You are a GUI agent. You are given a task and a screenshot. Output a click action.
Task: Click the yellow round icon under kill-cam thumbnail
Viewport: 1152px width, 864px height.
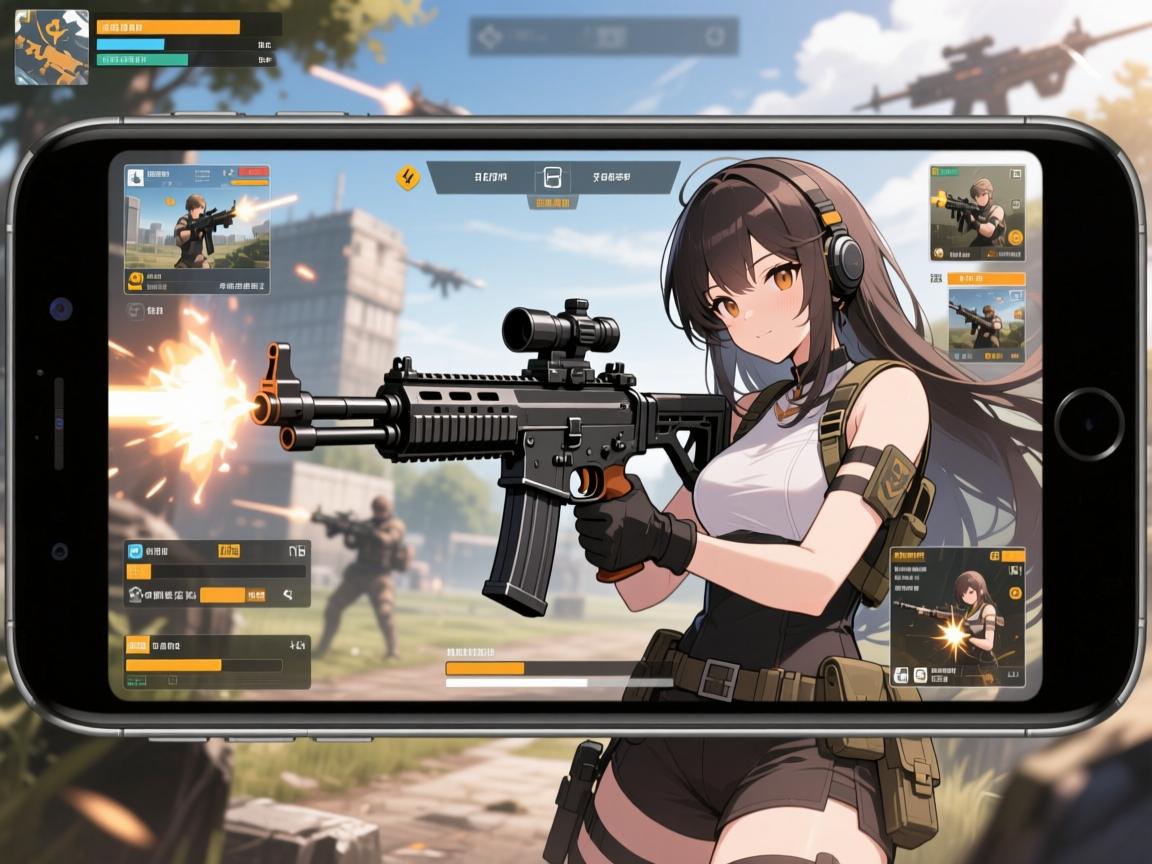(136, 279)
